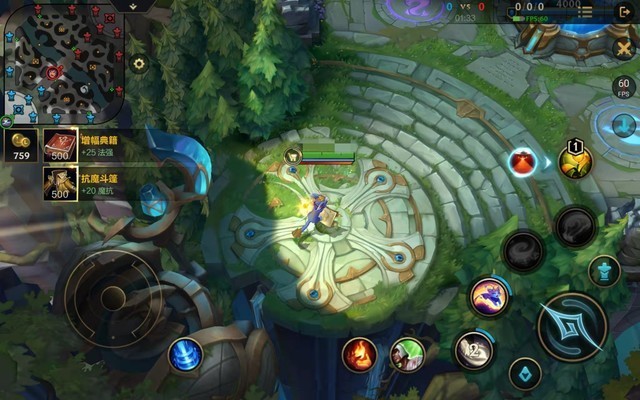Tap the exit icon in the top corner

[625, 12]
